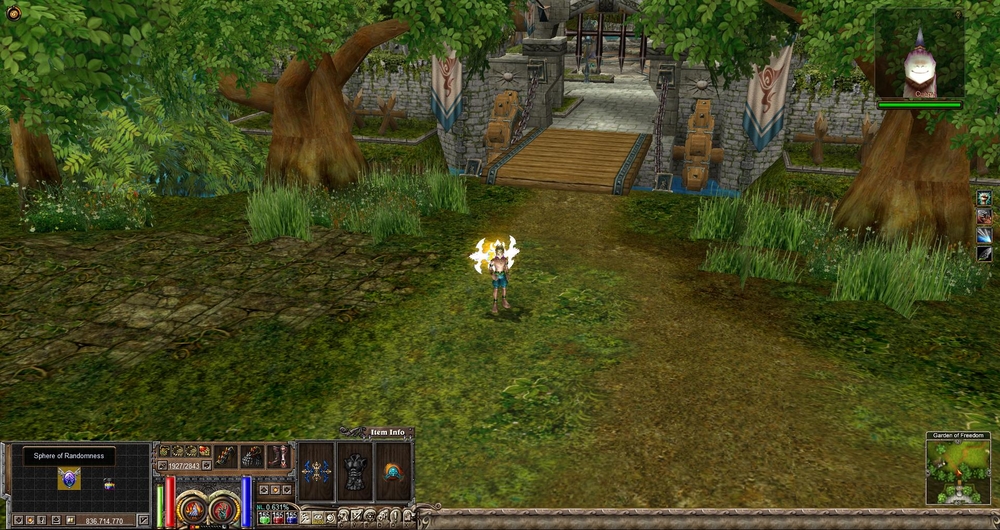Select the black chest armor slot
This screenshot has height=530, width=1000.
[x=355, y=471]
